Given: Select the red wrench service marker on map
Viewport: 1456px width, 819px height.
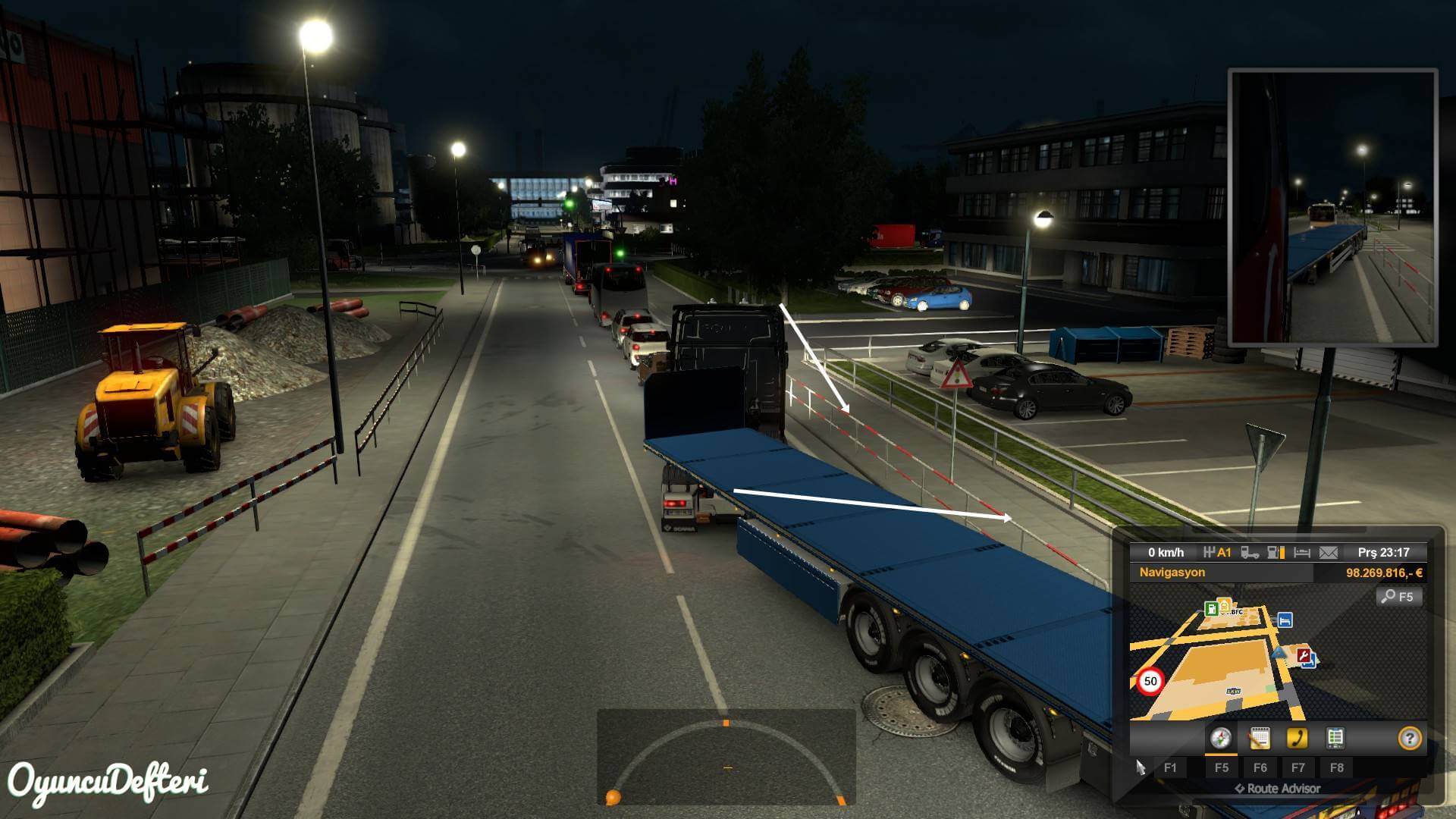Looking at the screenshot, I should (x=1304, y=655).
